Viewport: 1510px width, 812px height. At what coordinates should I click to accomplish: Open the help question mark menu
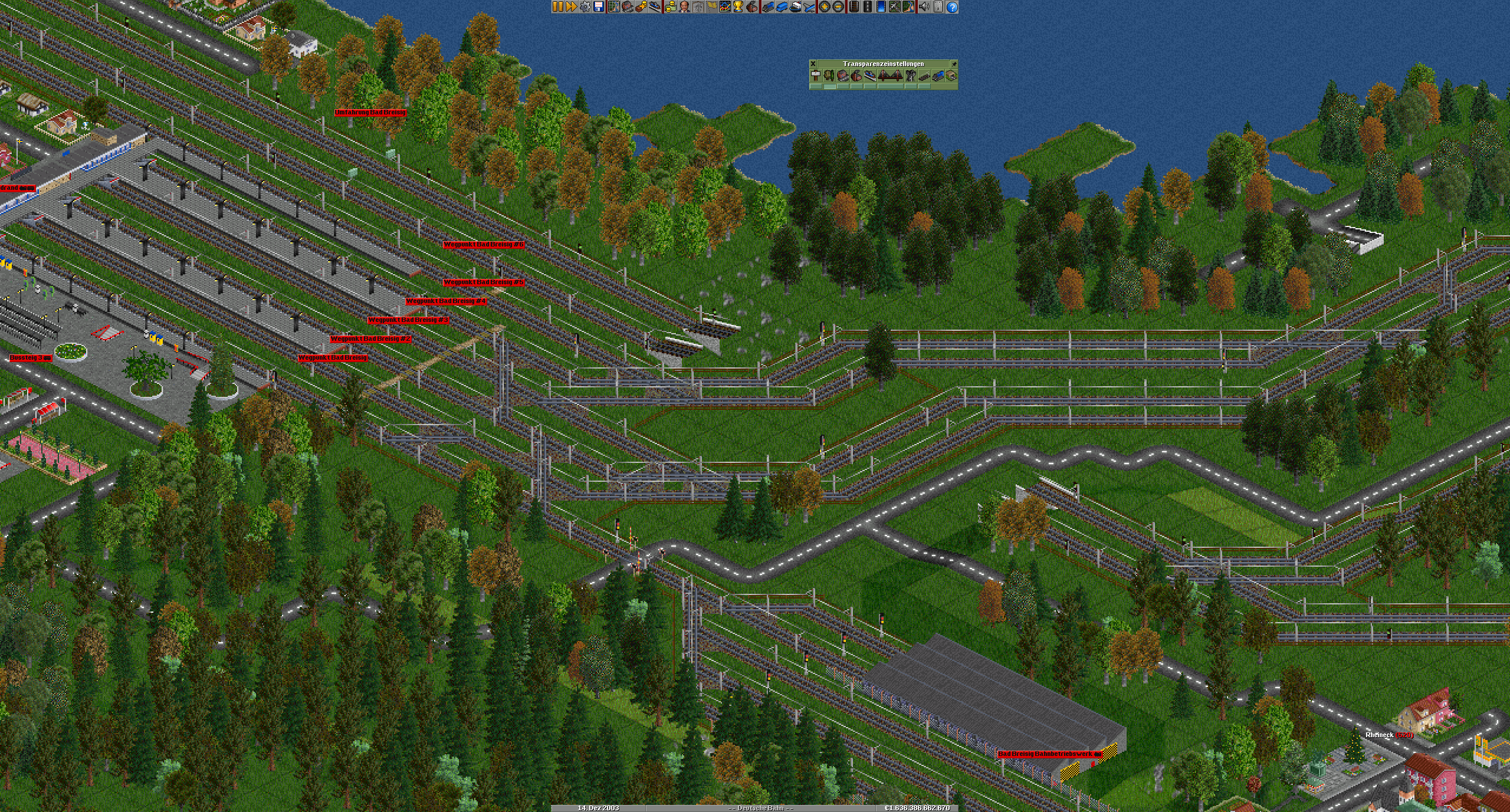[x=952, y=7]
